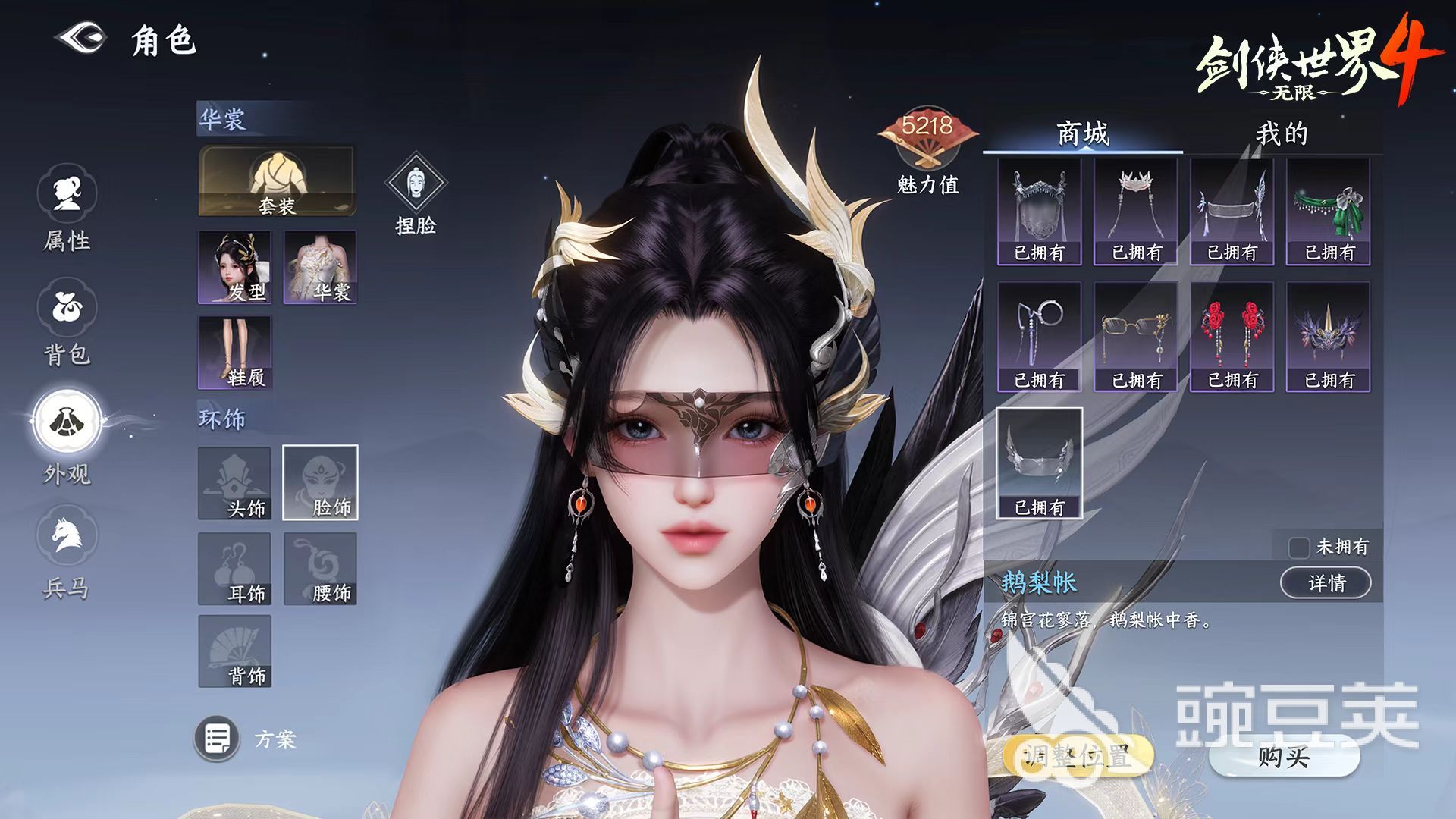The height and width of the screenshot is (819, 1456).
Task: Select the 华裳 clothing category
Action: click(320, 267)
